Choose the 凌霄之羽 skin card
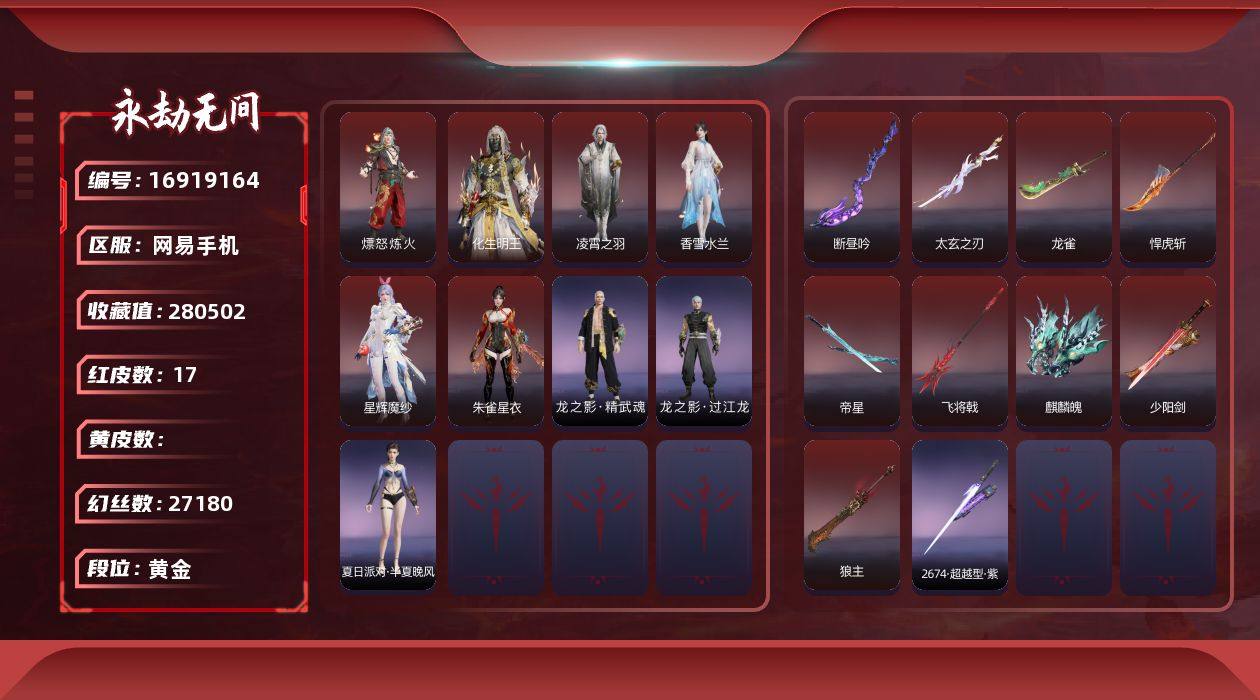This screenshot has height=700, width=1260. click(600, 186)
